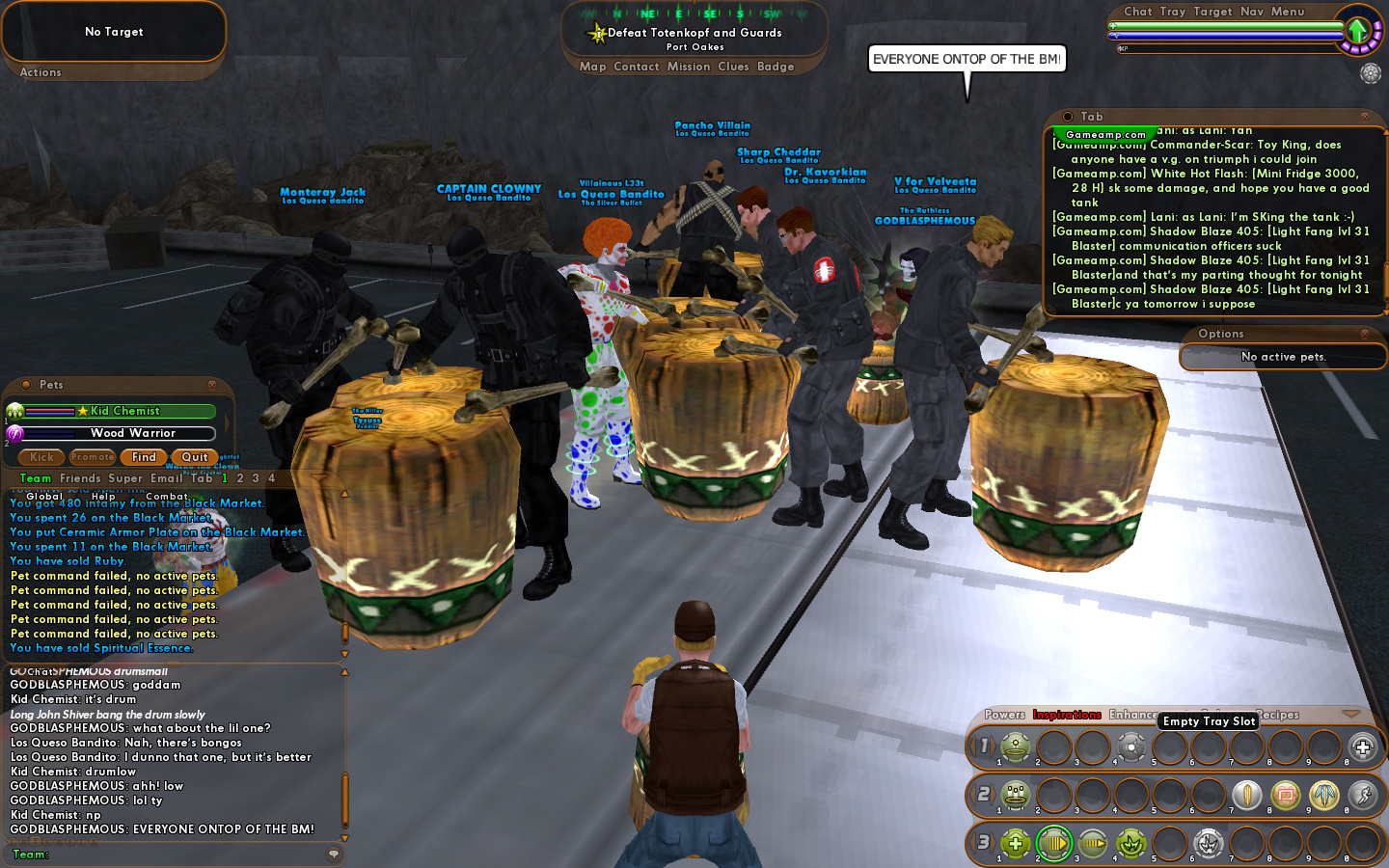Select teammate Wood Warrior
The height and width of the screenshot is (868, 1389).
133,433
